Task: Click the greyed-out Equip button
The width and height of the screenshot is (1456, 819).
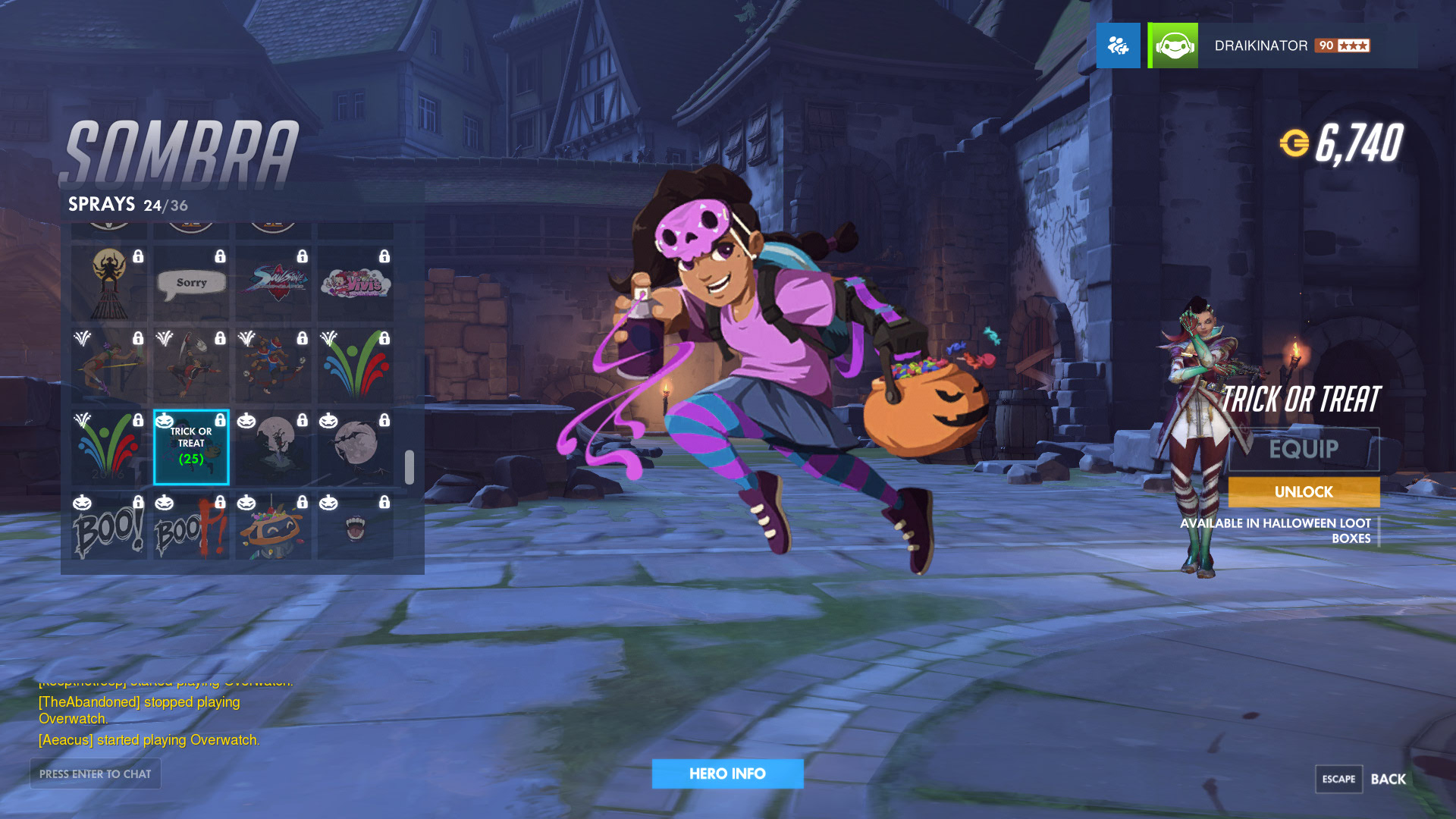Action: pos(1304,449)
